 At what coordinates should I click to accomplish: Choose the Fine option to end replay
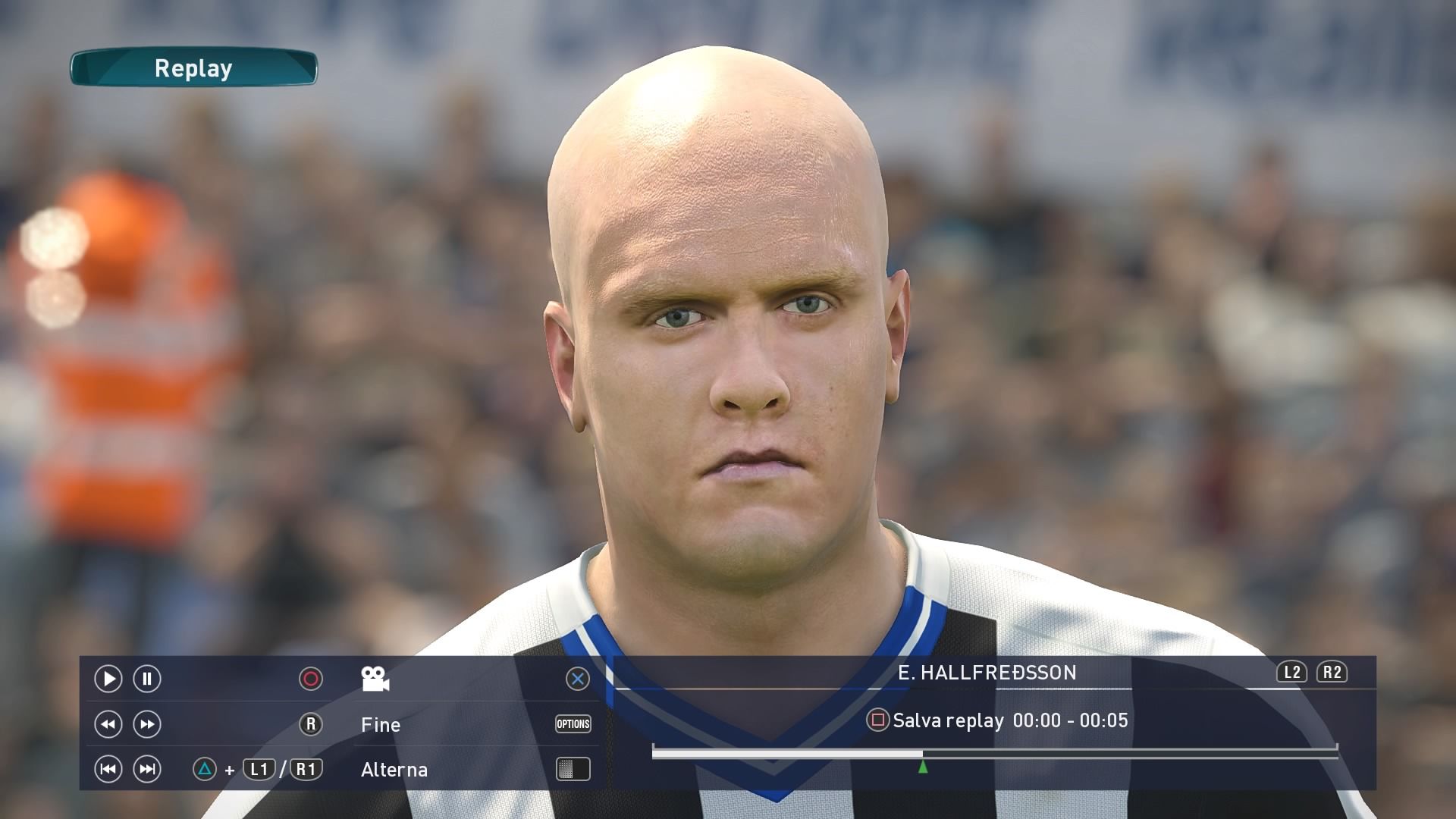(x=381, y=725)
